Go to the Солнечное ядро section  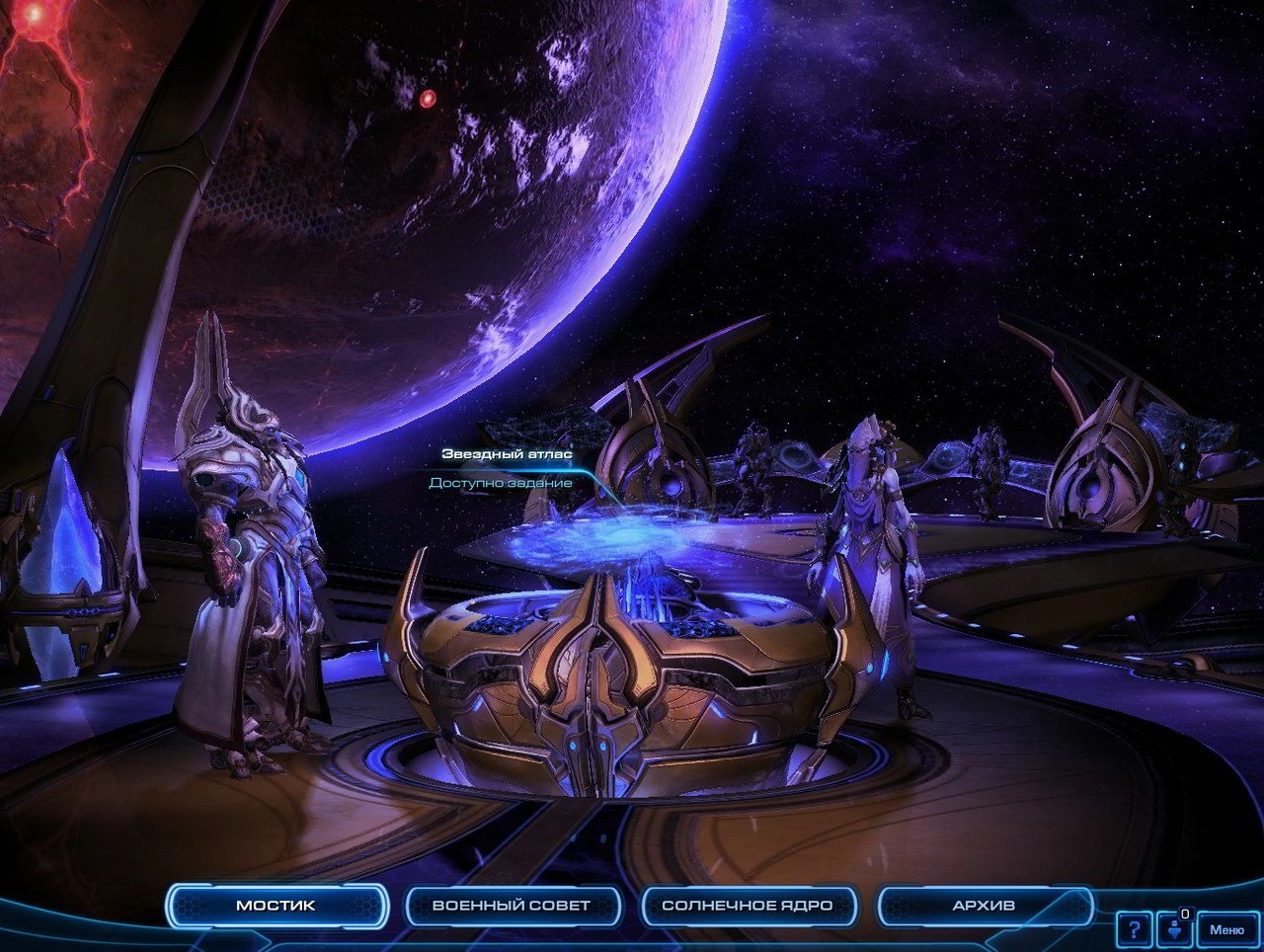coord(748,905)
